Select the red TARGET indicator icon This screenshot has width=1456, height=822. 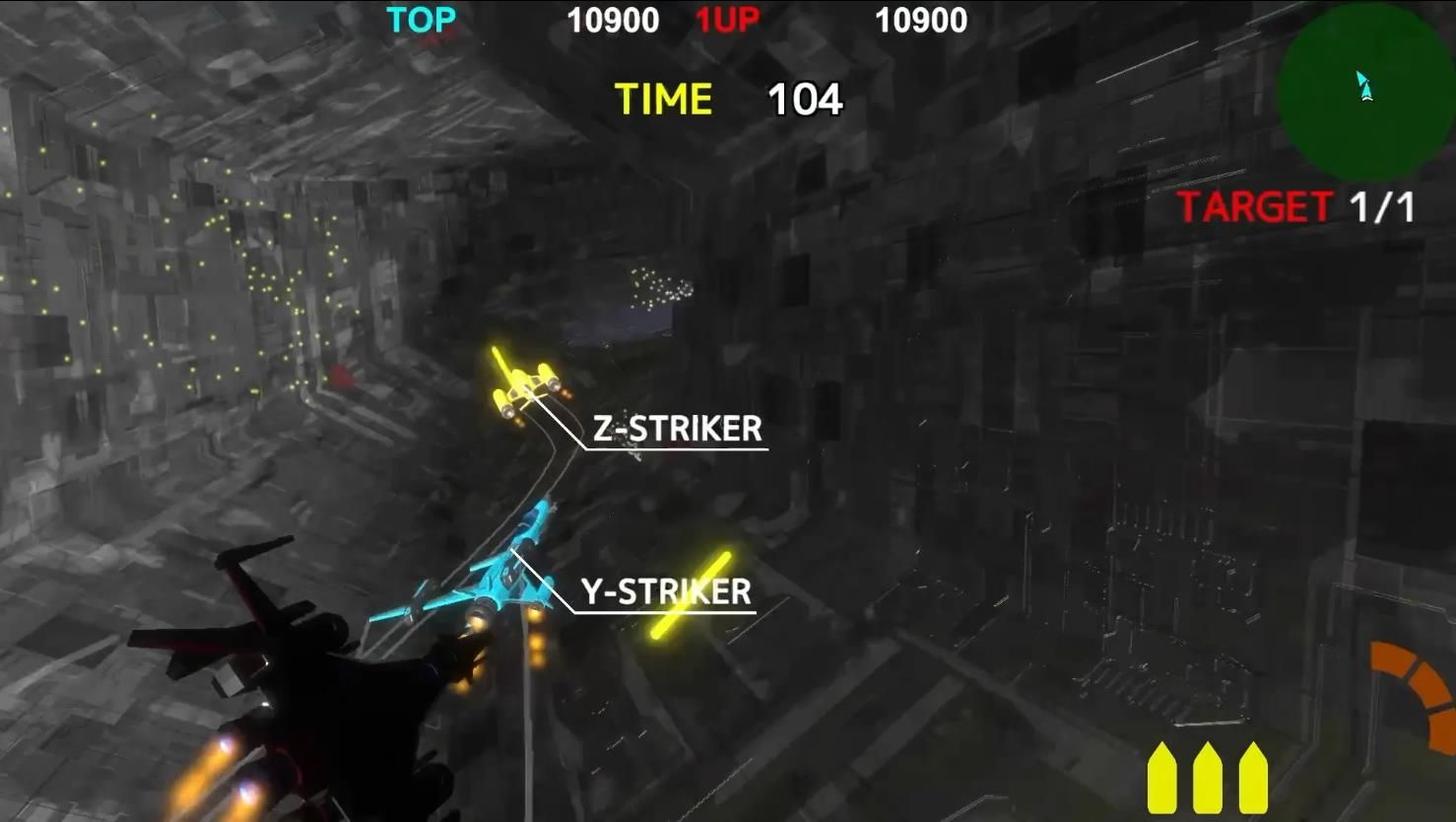click(1254, 208)
